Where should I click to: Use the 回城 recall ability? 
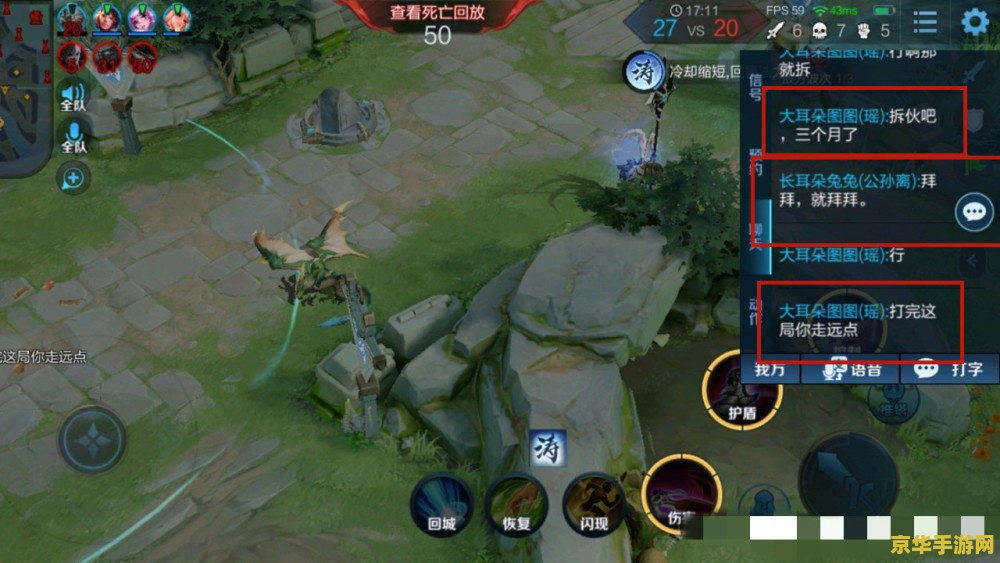coord(441,504)
